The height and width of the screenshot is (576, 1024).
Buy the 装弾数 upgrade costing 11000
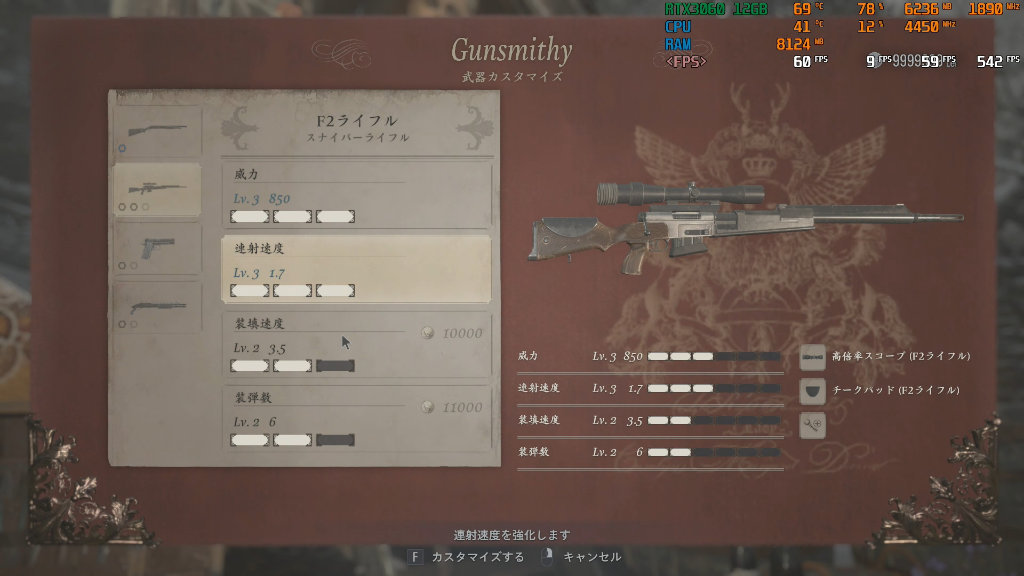tap(356, 418)
